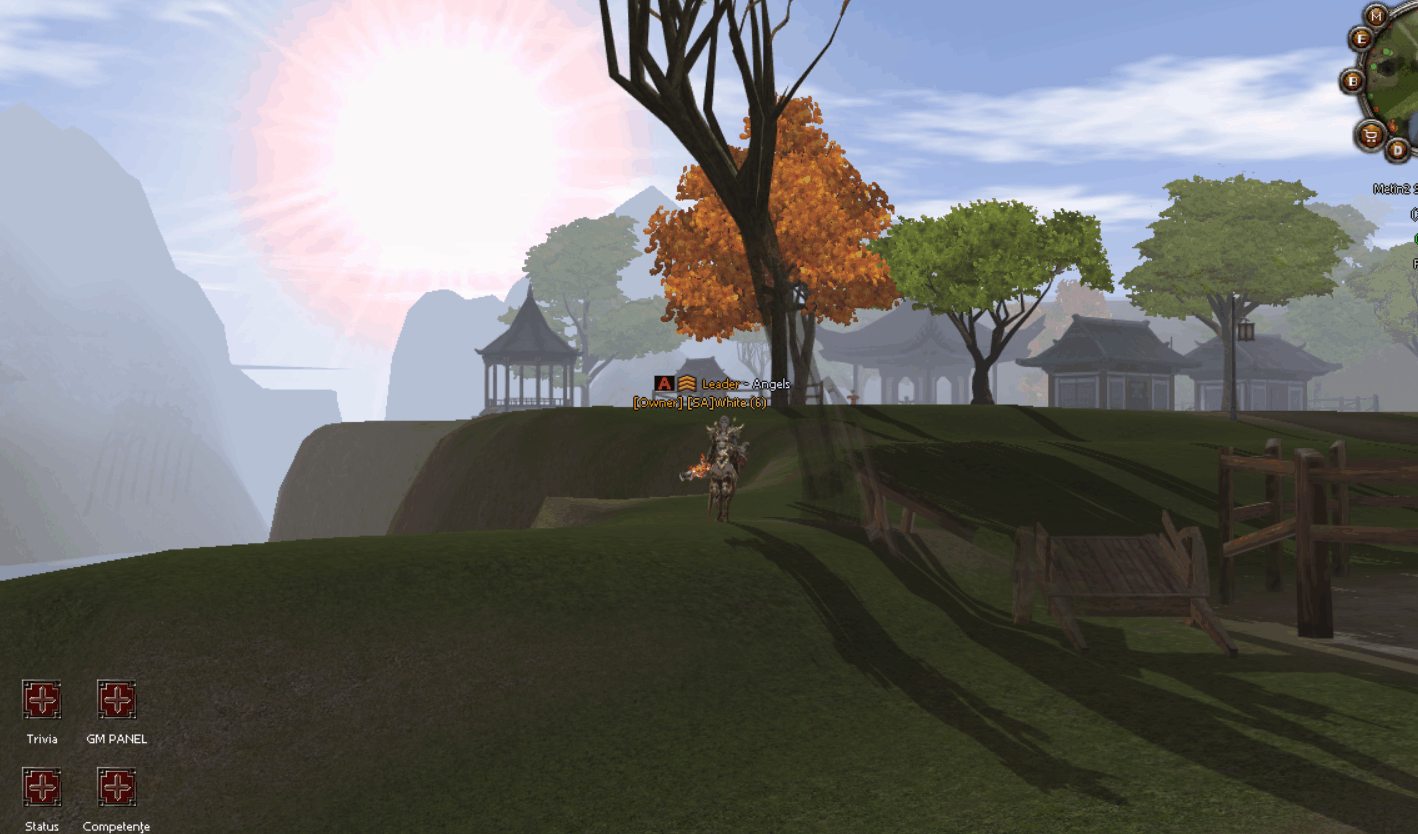Image resolution: width=1418 pixels, height=834 pixels.
Task: Click the D button under the minimap
Action: [1398, 150]
